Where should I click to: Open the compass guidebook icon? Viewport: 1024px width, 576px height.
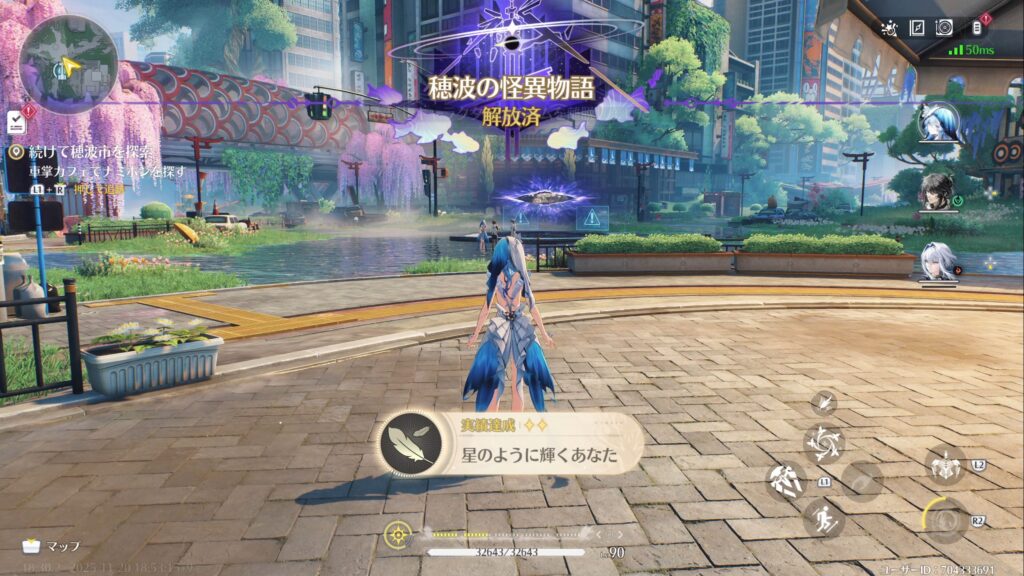coord(916,28)
